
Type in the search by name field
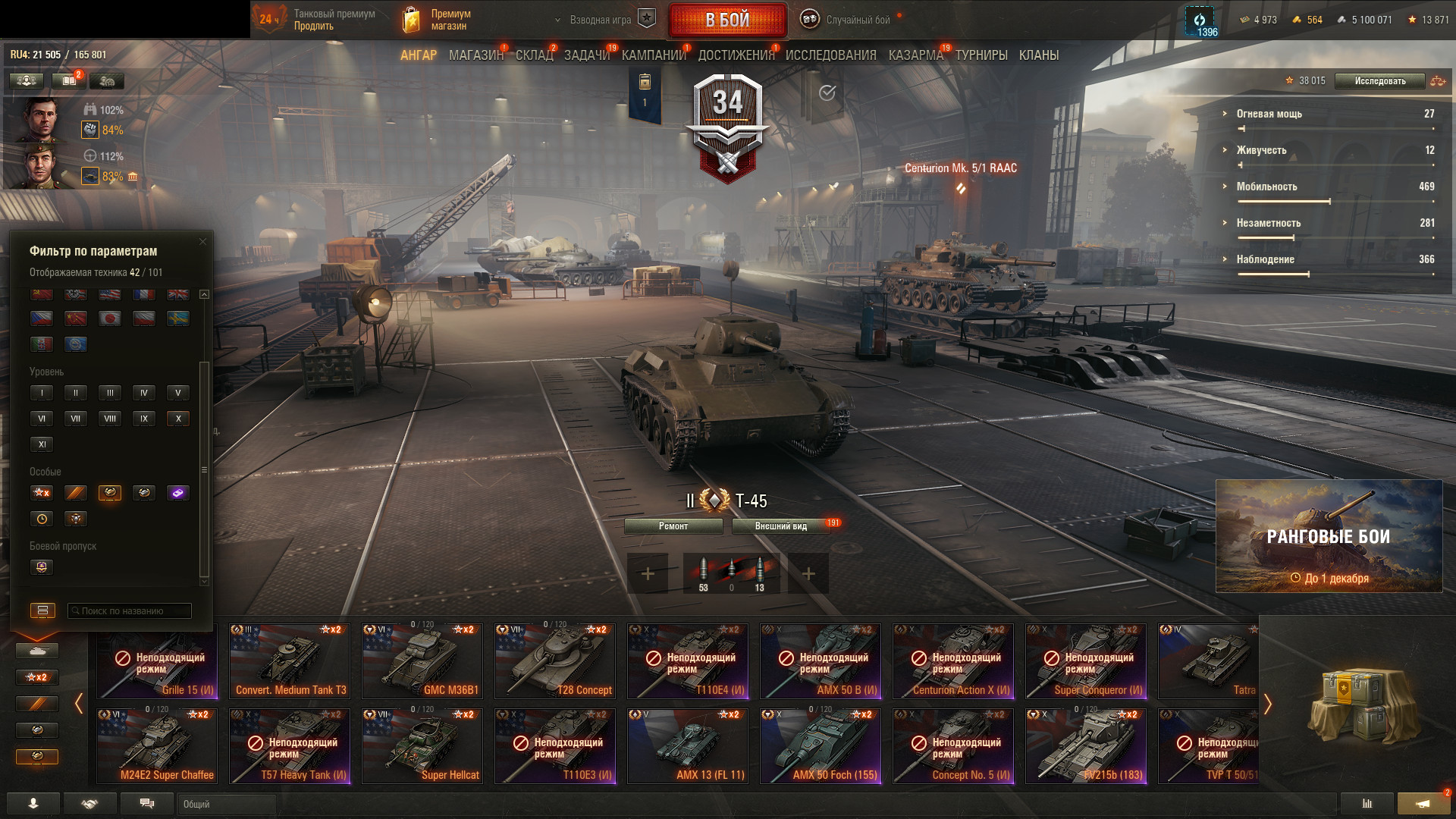point(130,611)
